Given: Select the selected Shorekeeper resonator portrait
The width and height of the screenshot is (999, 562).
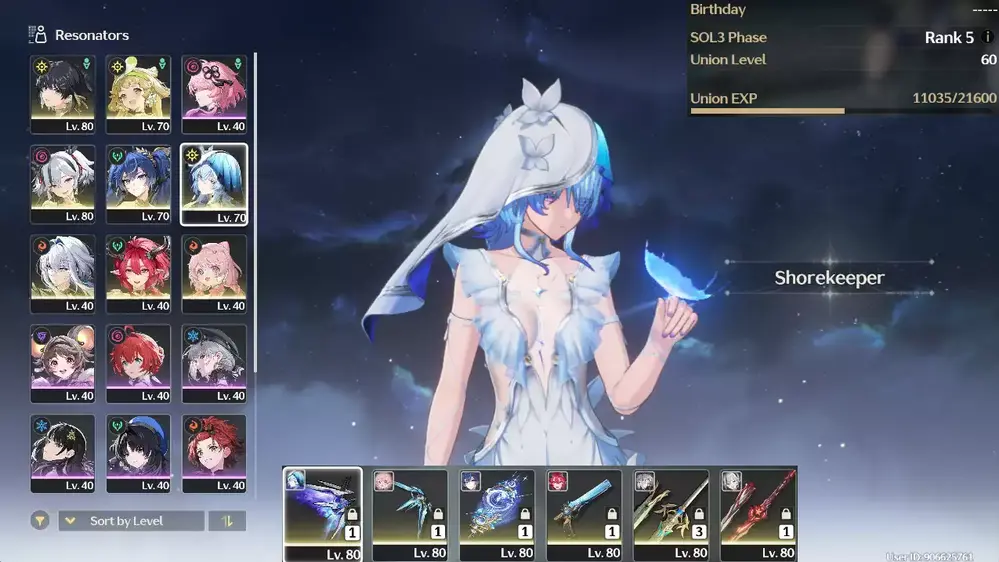Looking at the screenshot, I should [x=214, y=184].
